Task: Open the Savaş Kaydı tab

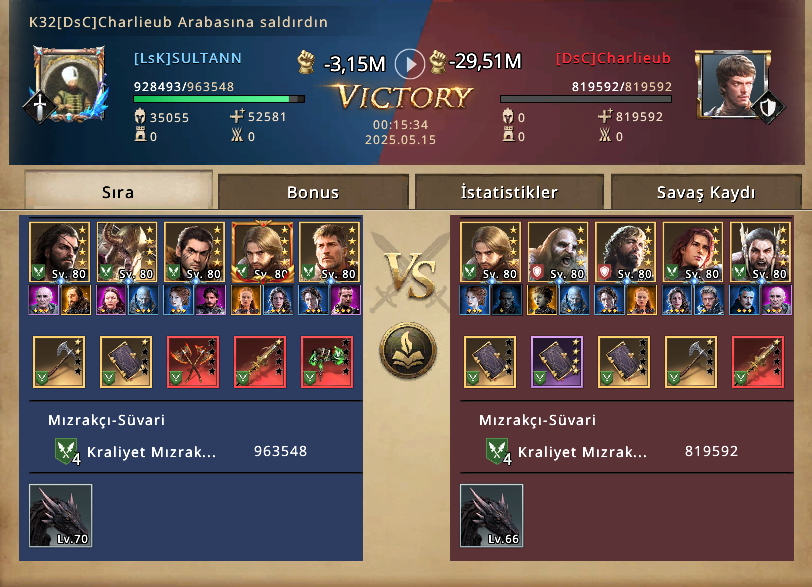Action: click(706, 192)
